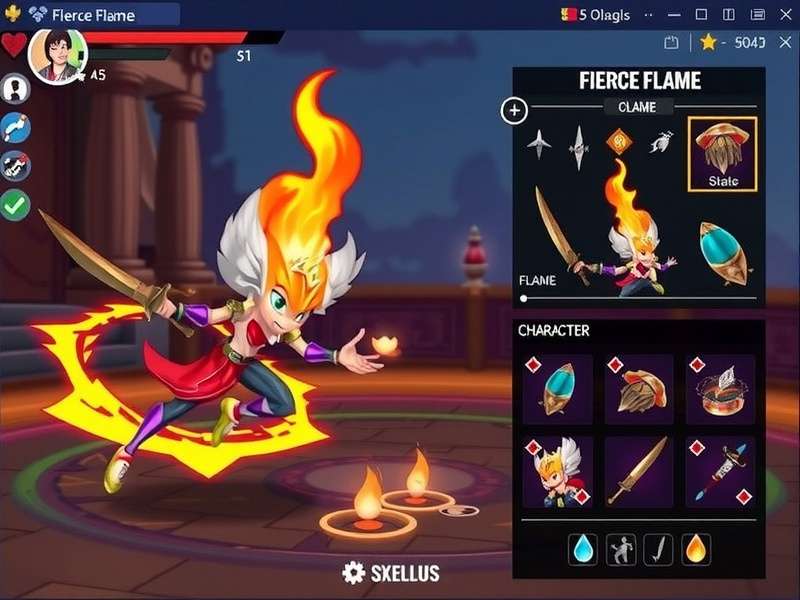Select the running figure icon
800x600 pixels.
click(619, 548)
